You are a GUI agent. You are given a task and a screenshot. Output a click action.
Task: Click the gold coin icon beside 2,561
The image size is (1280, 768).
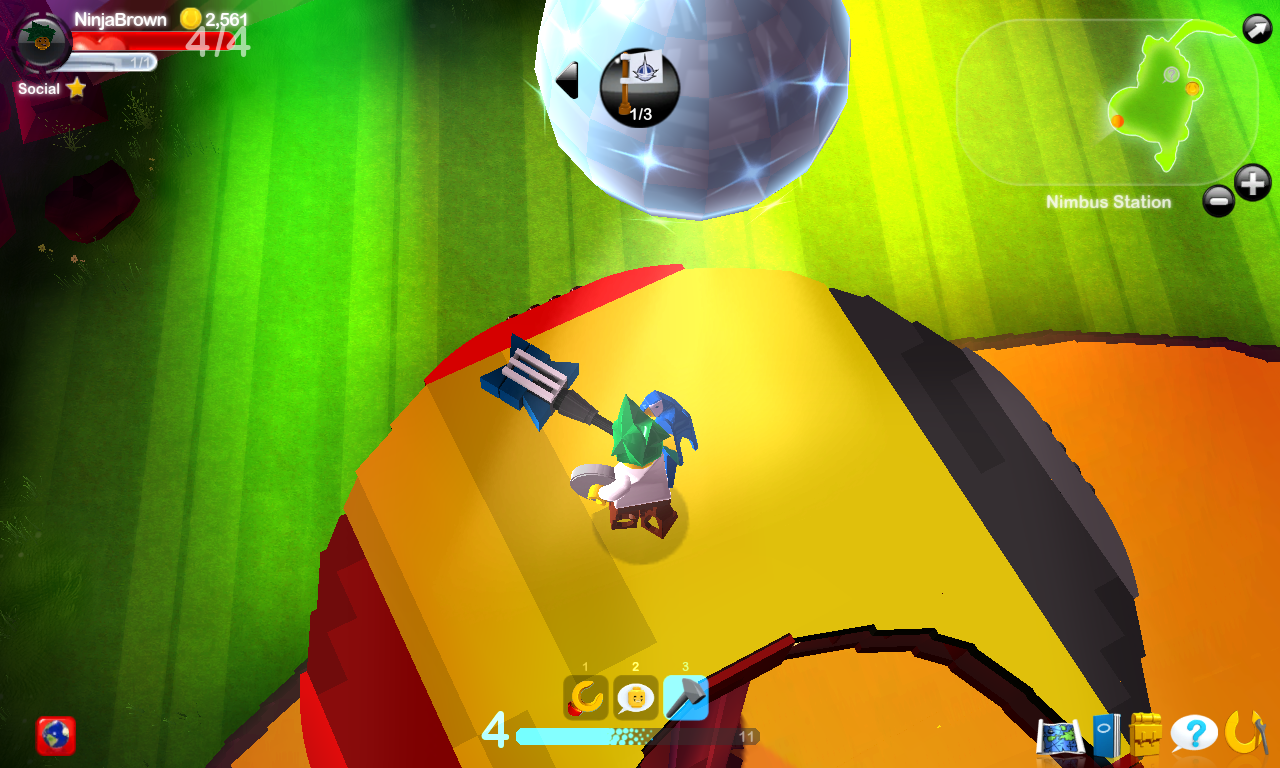pyautogui.click(x=190, y=20)
